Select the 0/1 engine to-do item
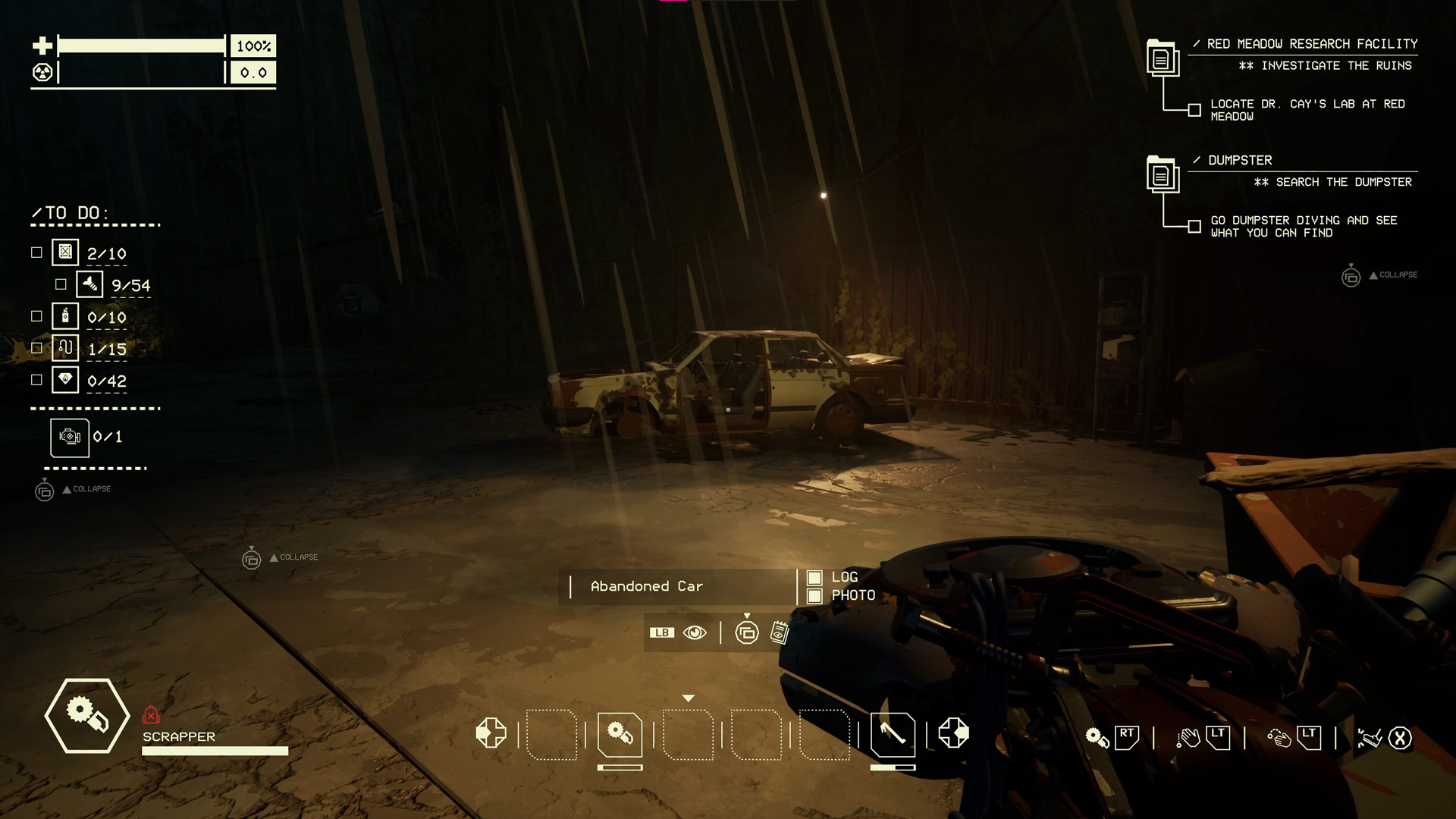1456x819 pixels. point(70,438)
